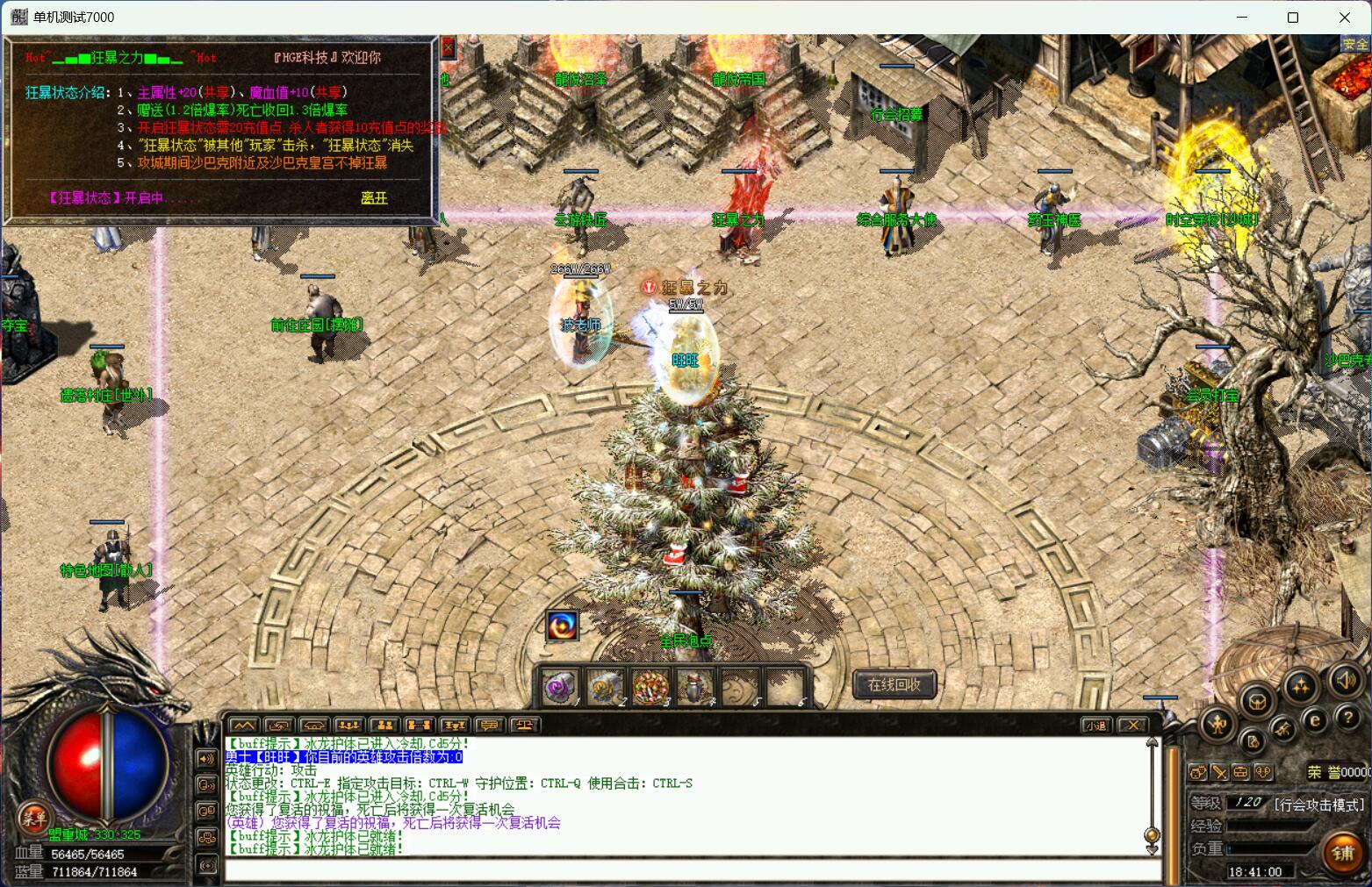Open help with the question mark button
Viewport: 1372px width, 887px height.
[x=1347, y=719]
